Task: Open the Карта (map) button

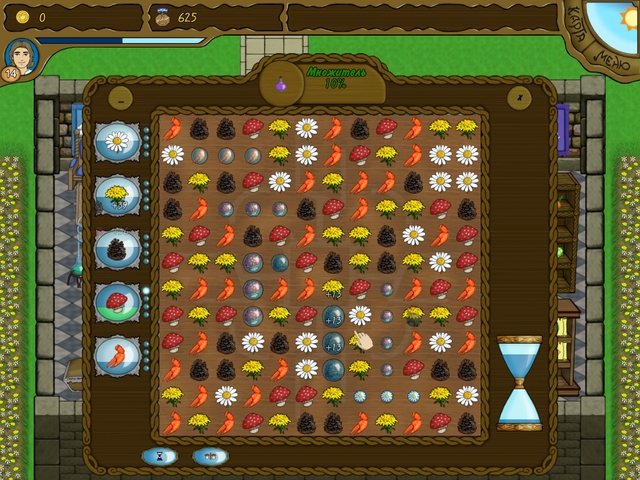Action: (577, 22)
